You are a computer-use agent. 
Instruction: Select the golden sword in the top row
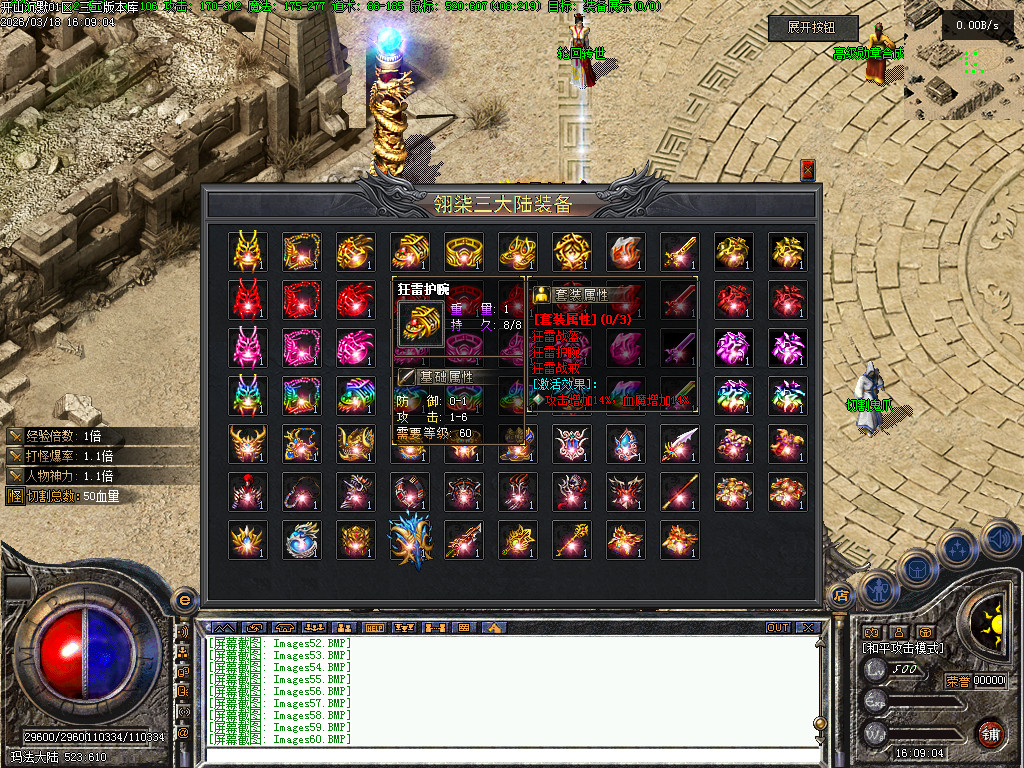(679, 252)
